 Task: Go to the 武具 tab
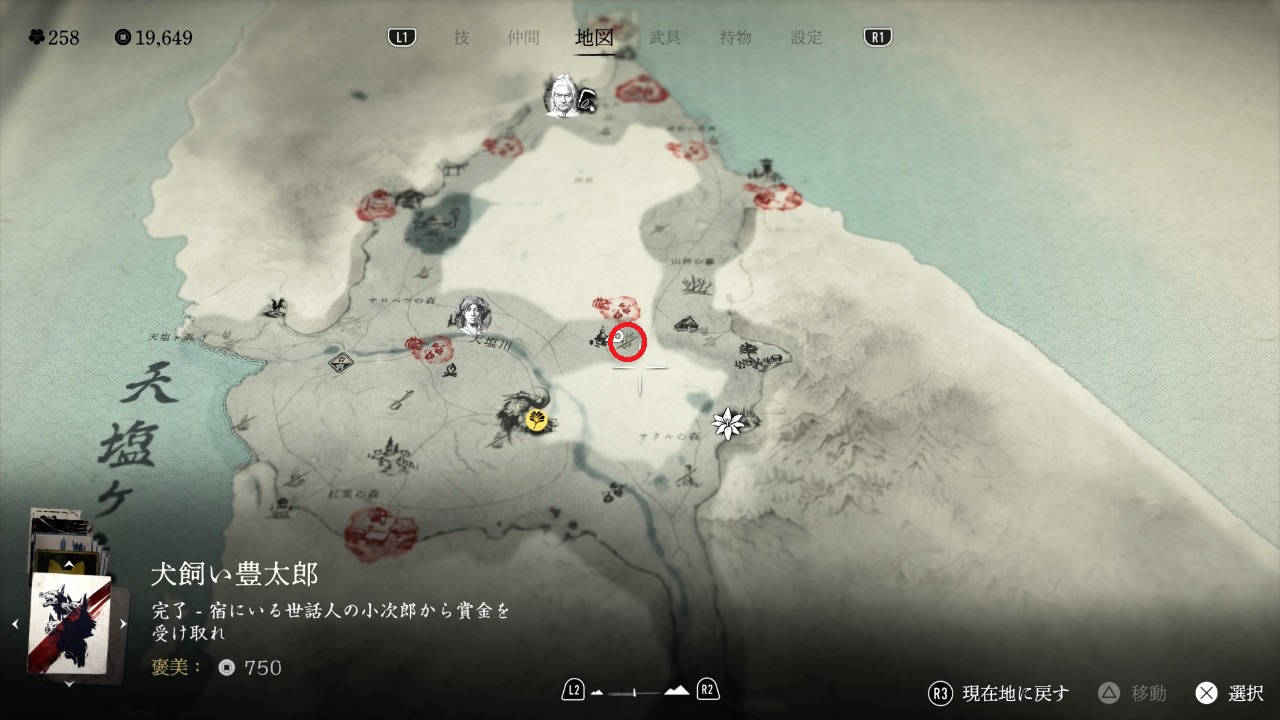tap(665, 38)
